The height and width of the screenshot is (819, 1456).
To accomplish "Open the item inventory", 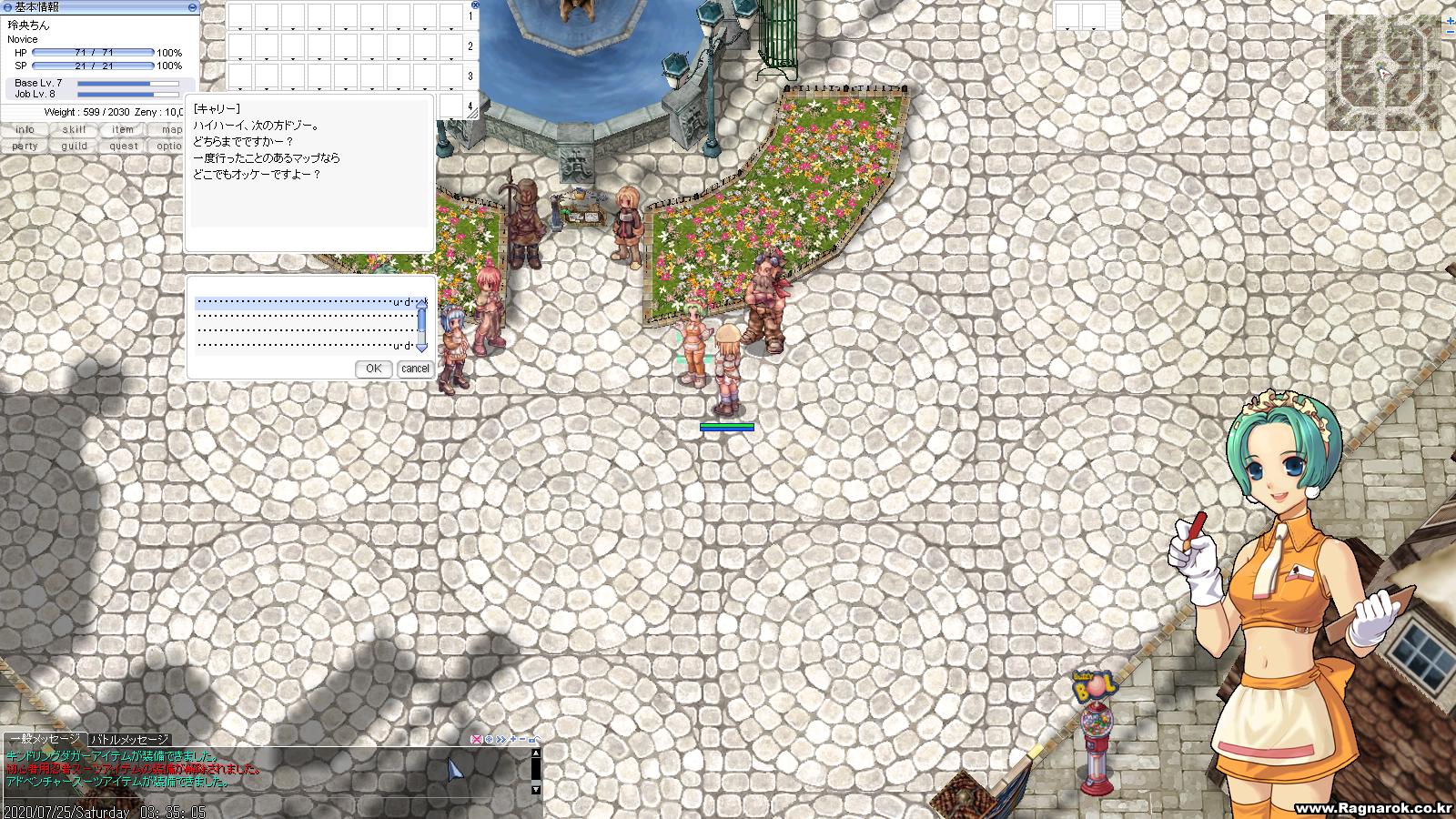I will (123, 130).
